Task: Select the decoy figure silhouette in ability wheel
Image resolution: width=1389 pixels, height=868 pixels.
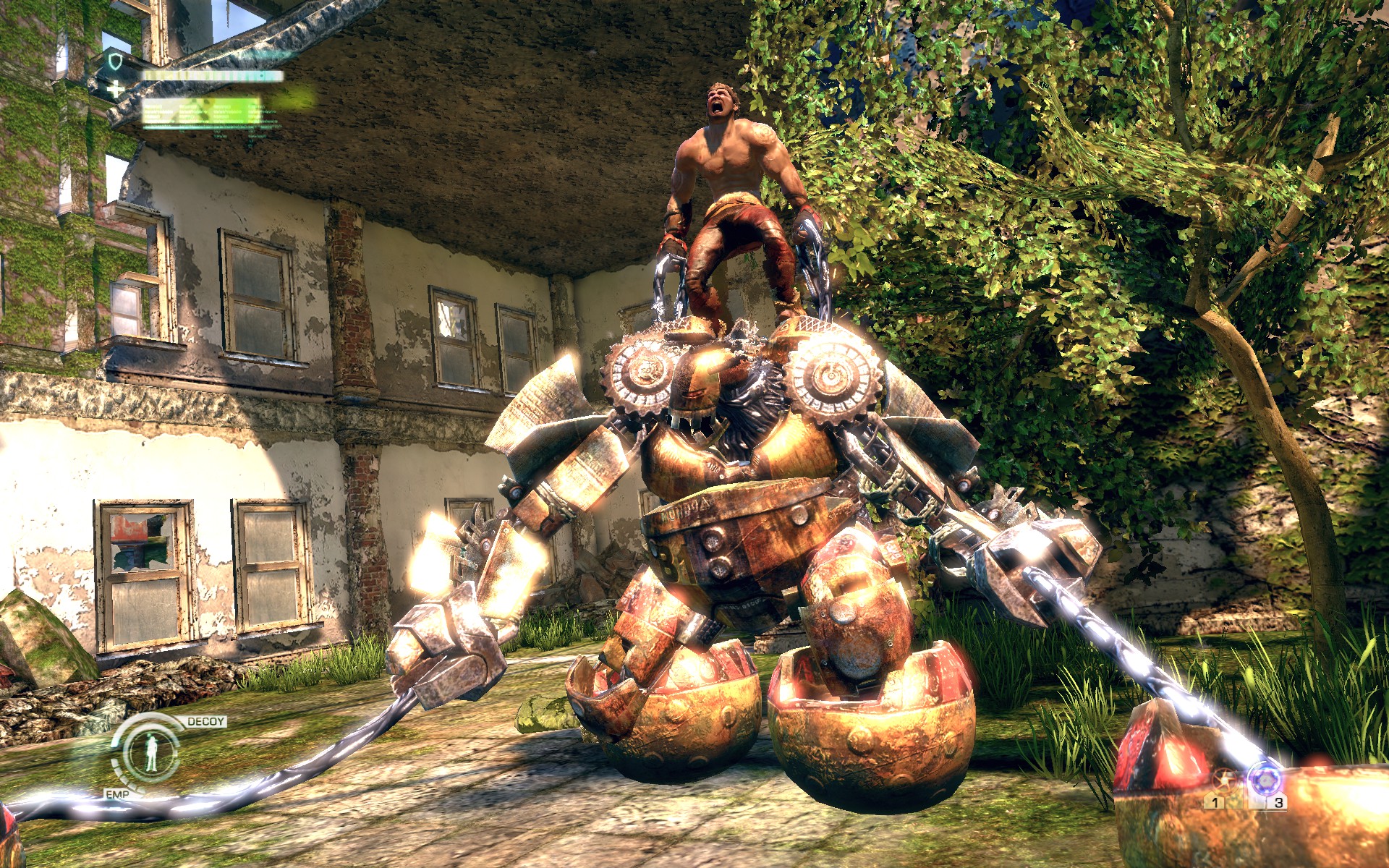Action: coord(150,752)
